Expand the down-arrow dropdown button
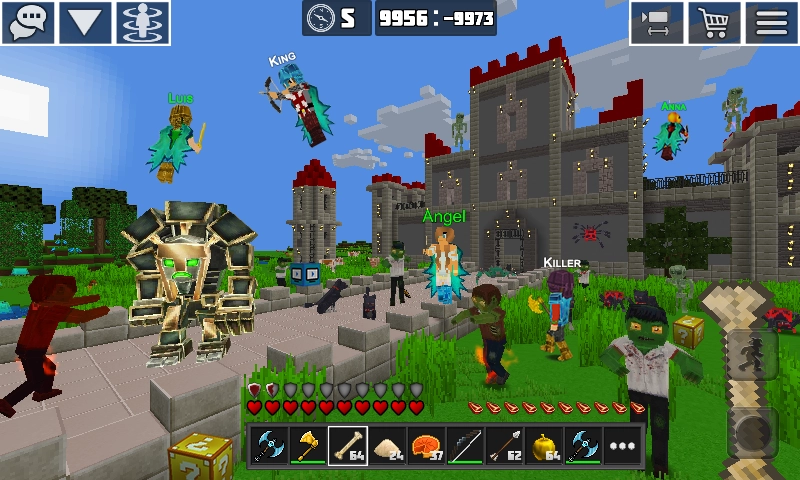800x480 pixels. tap(86, 22)
